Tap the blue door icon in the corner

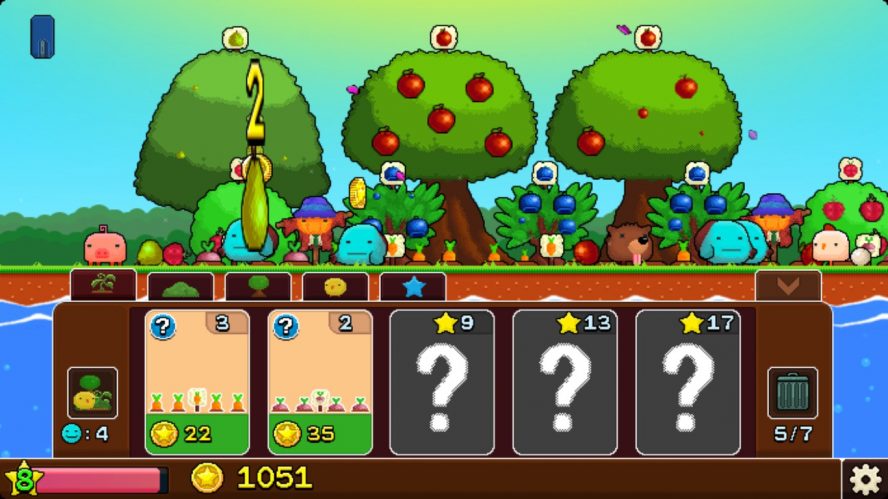43,37
